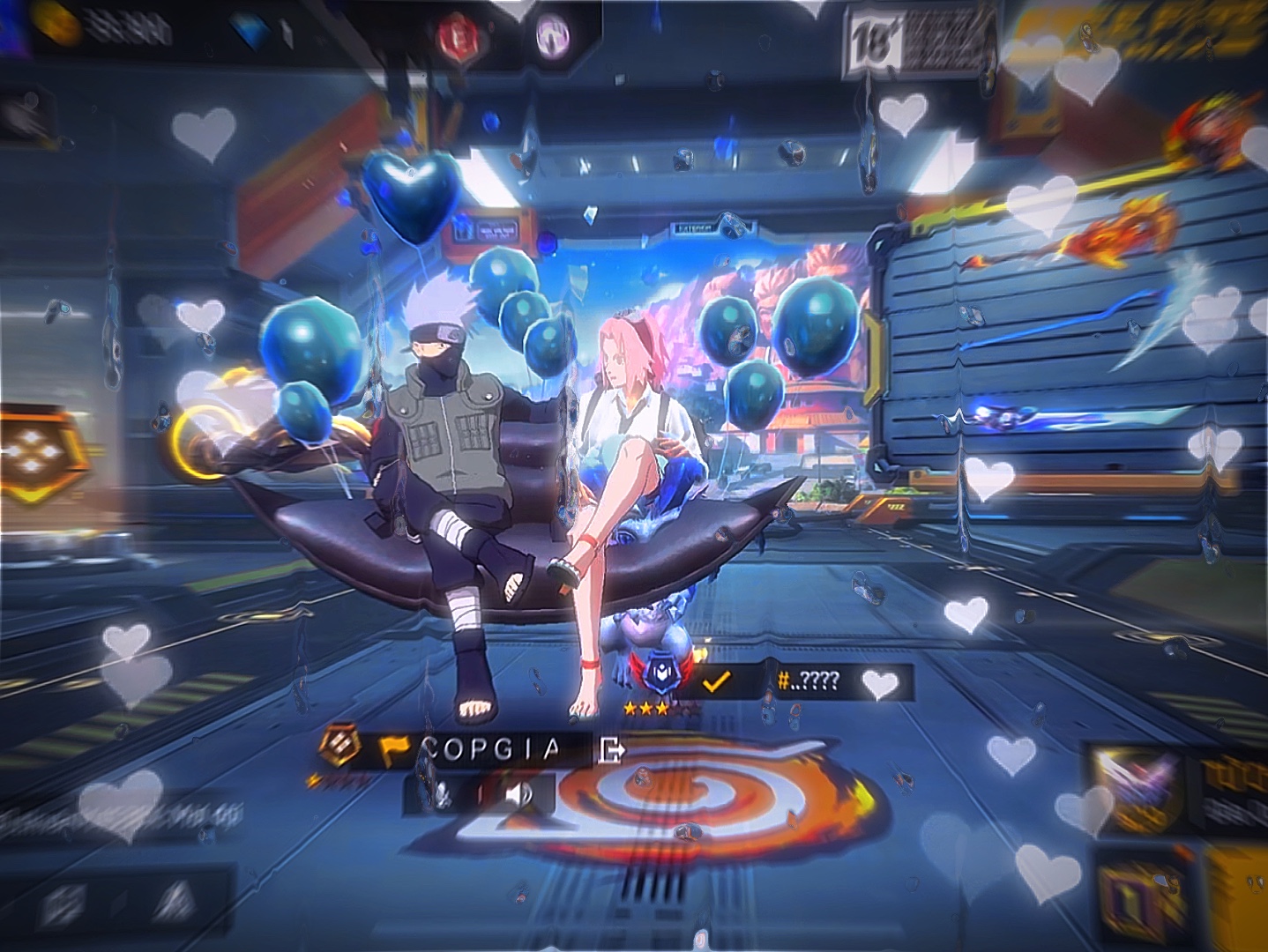Click the blue shield rank emblem with stars
This screenshot has width=1268, height=952.
658,677
